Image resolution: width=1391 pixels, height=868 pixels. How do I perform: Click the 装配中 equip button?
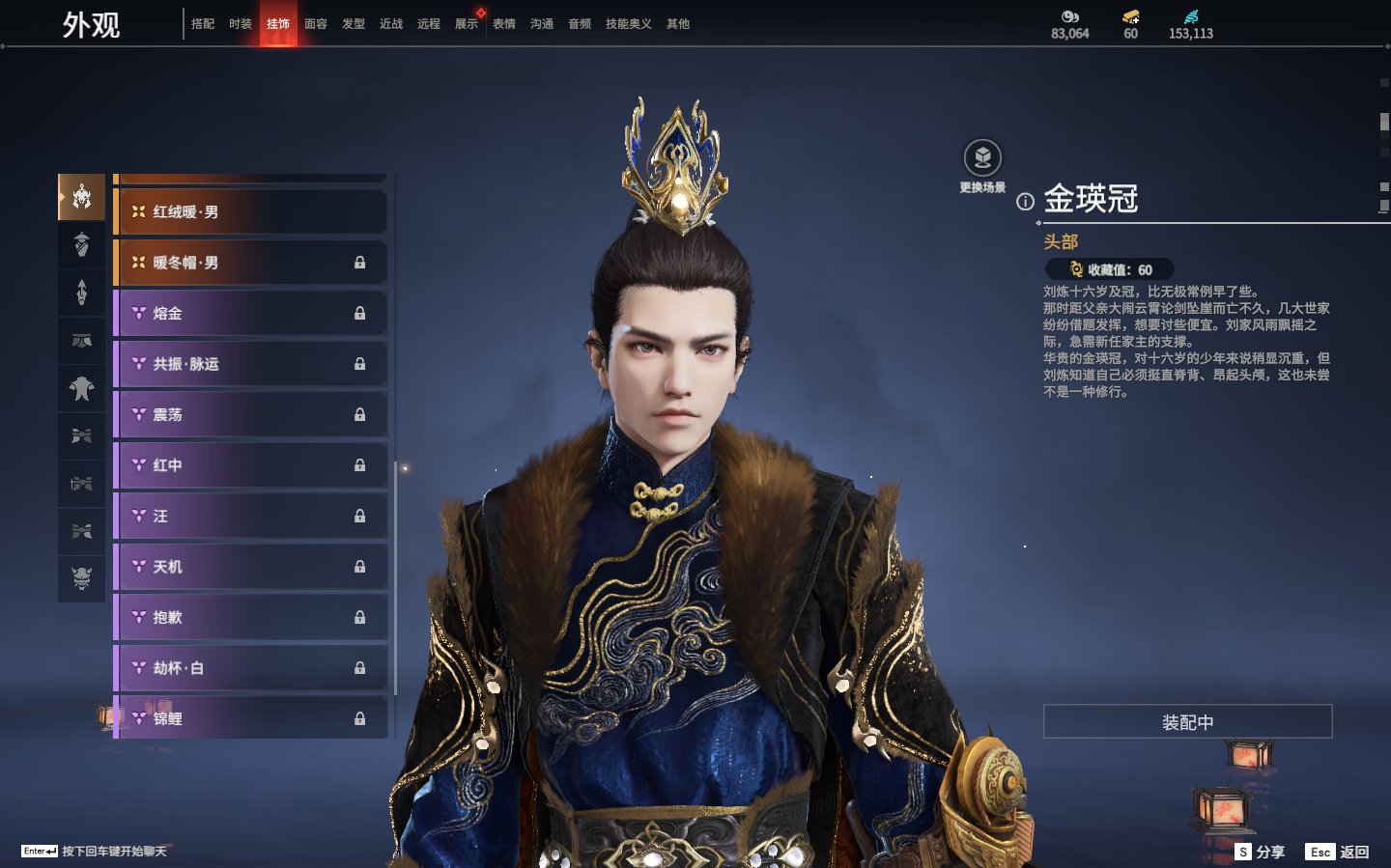(x=1187, y=722)
